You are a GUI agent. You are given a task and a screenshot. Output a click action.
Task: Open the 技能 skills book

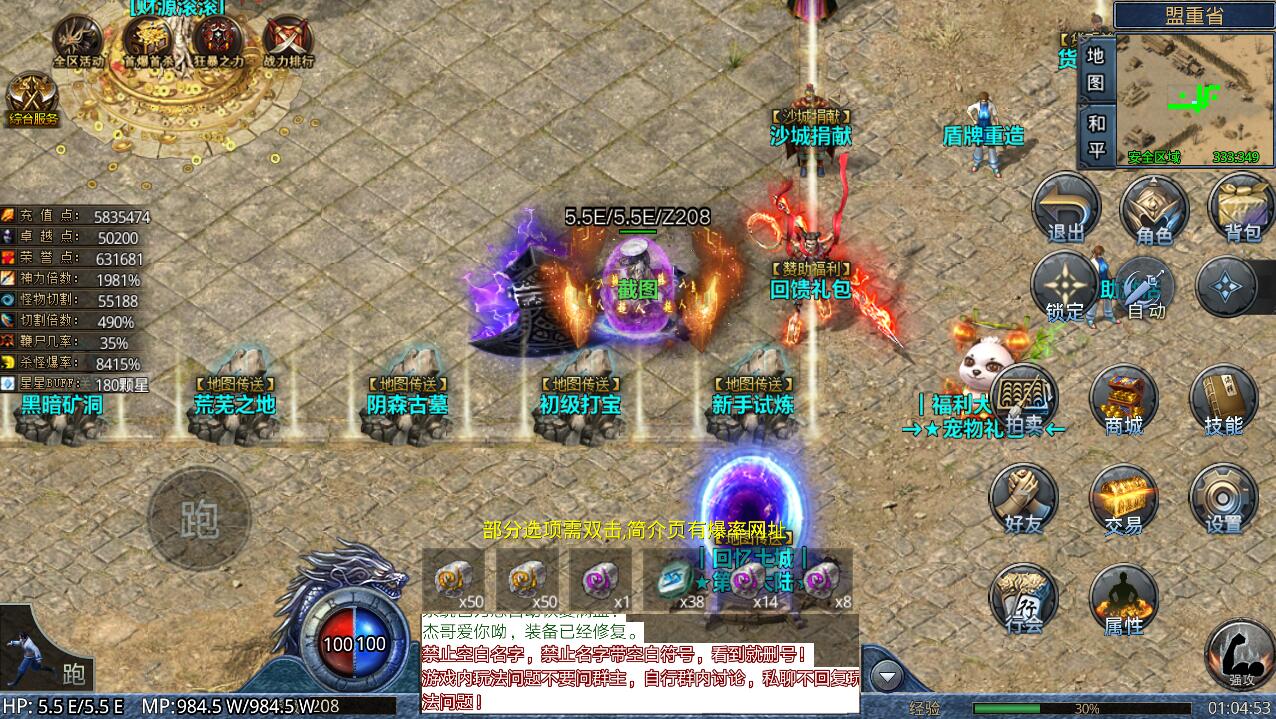(1223, 400)
